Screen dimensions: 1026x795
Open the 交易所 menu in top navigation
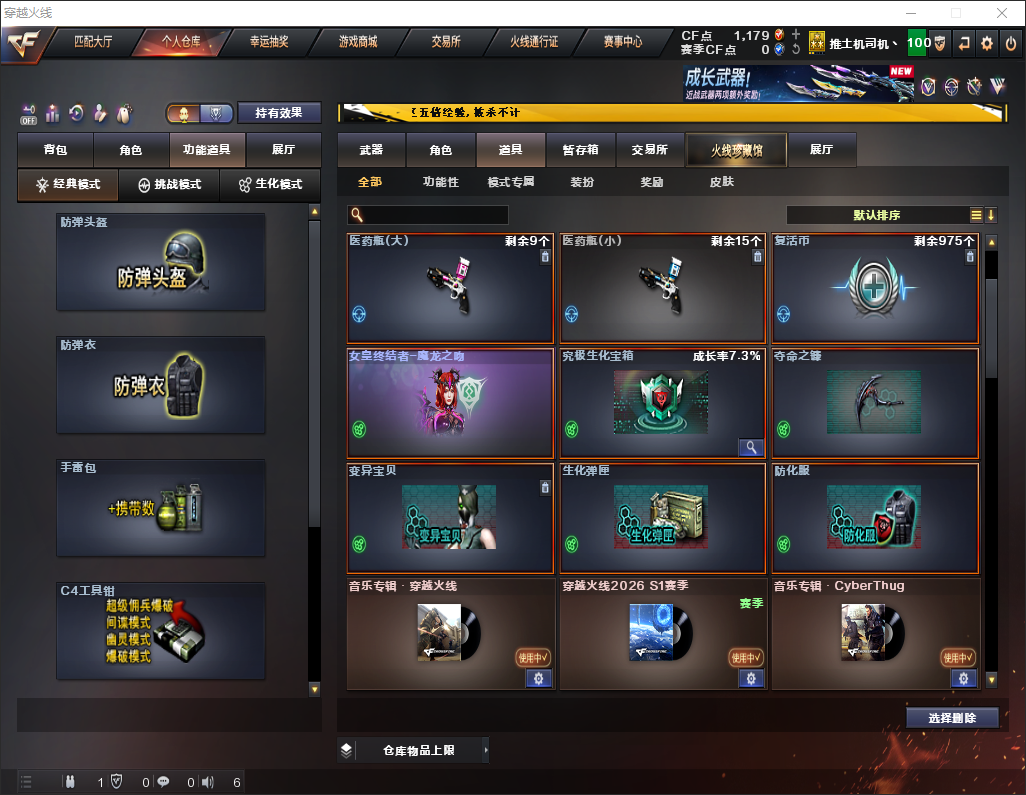tap(446, 42)
